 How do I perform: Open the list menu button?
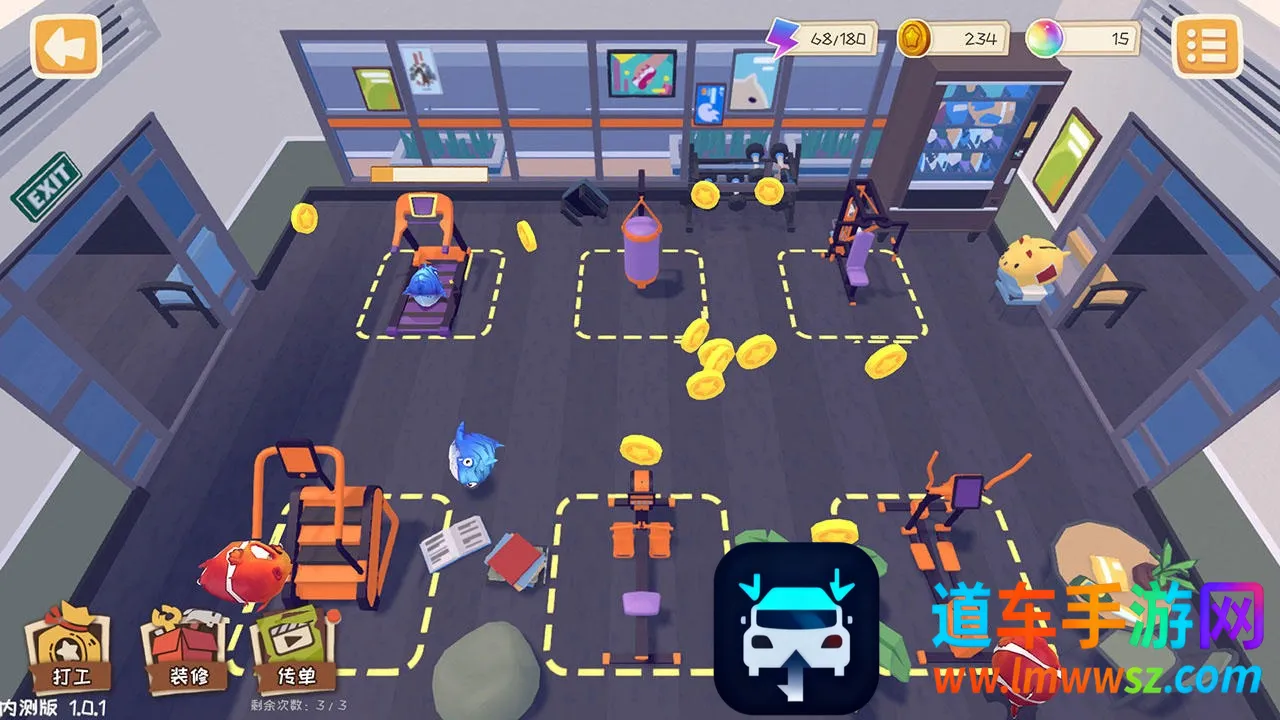point(1207,46)
